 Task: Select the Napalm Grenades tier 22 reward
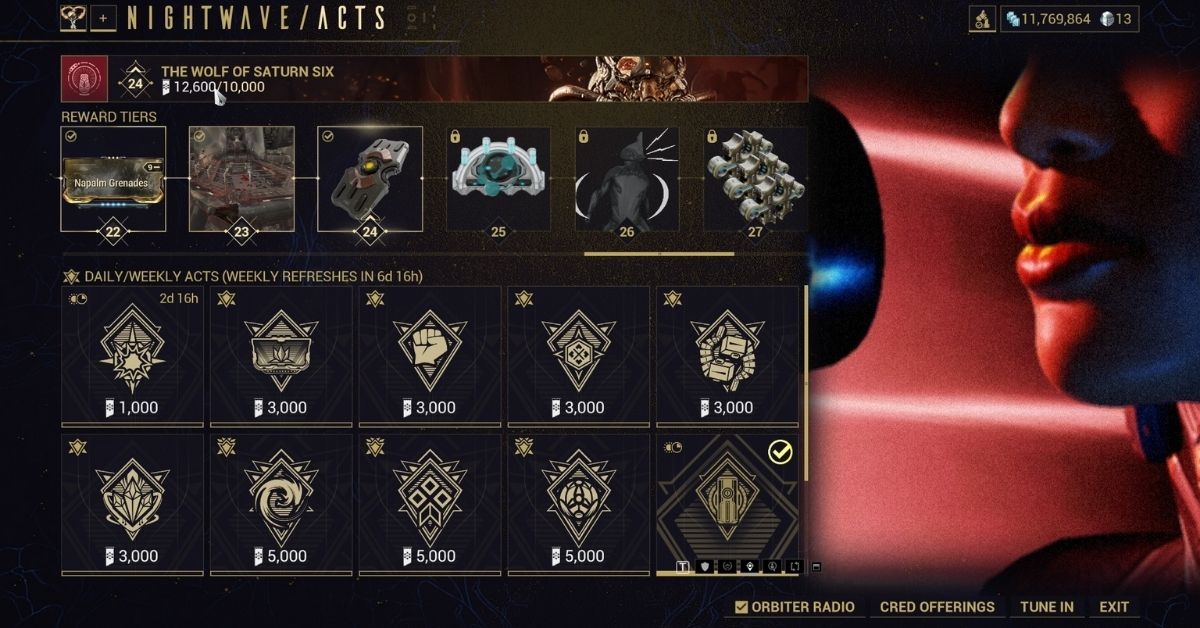pyautogui.click(x=99, y=180)
